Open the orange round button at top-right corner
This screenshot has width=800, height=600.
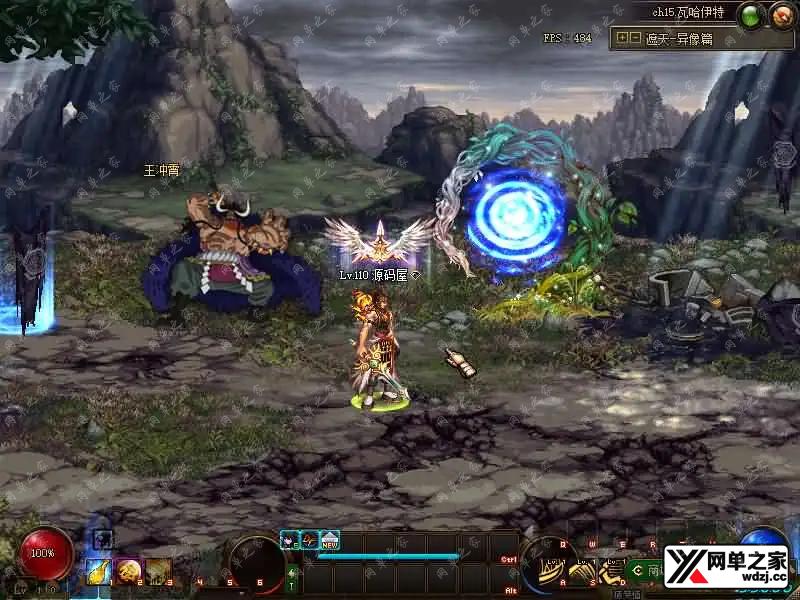(x=780, y=15)
